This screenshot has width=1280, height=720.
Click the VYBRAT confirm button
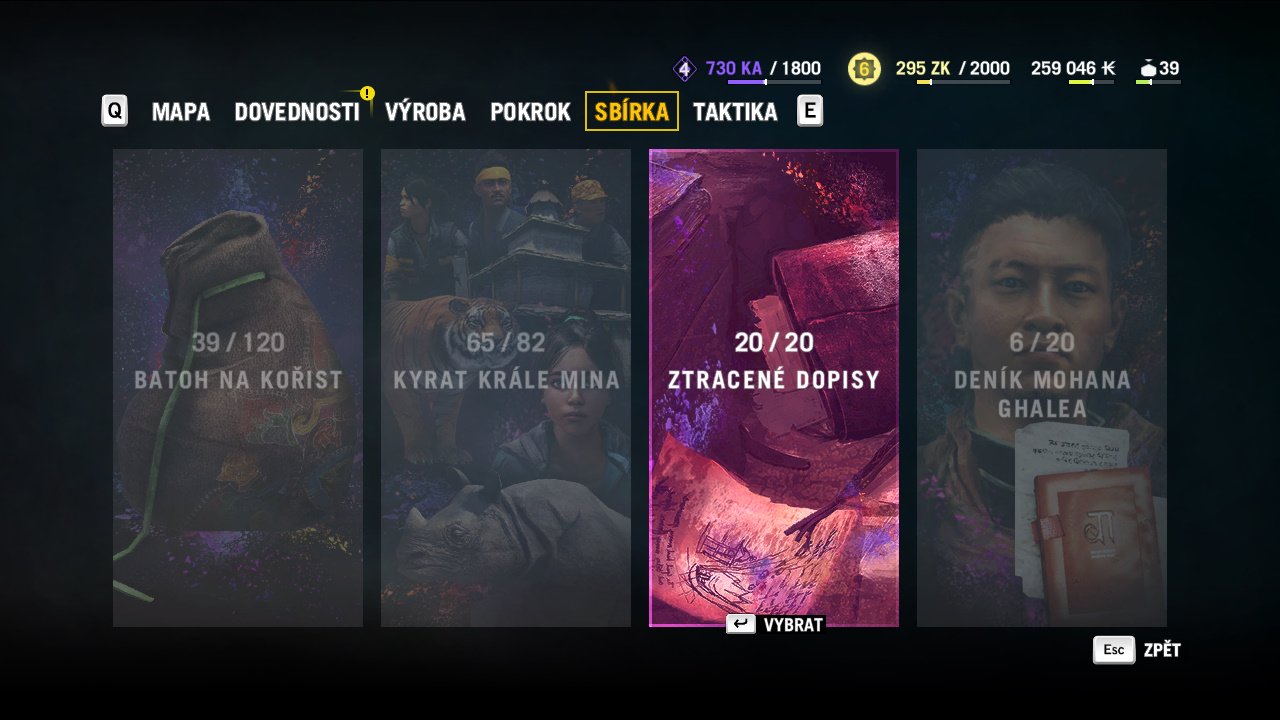pyautogui.click(x=776, y=625)
